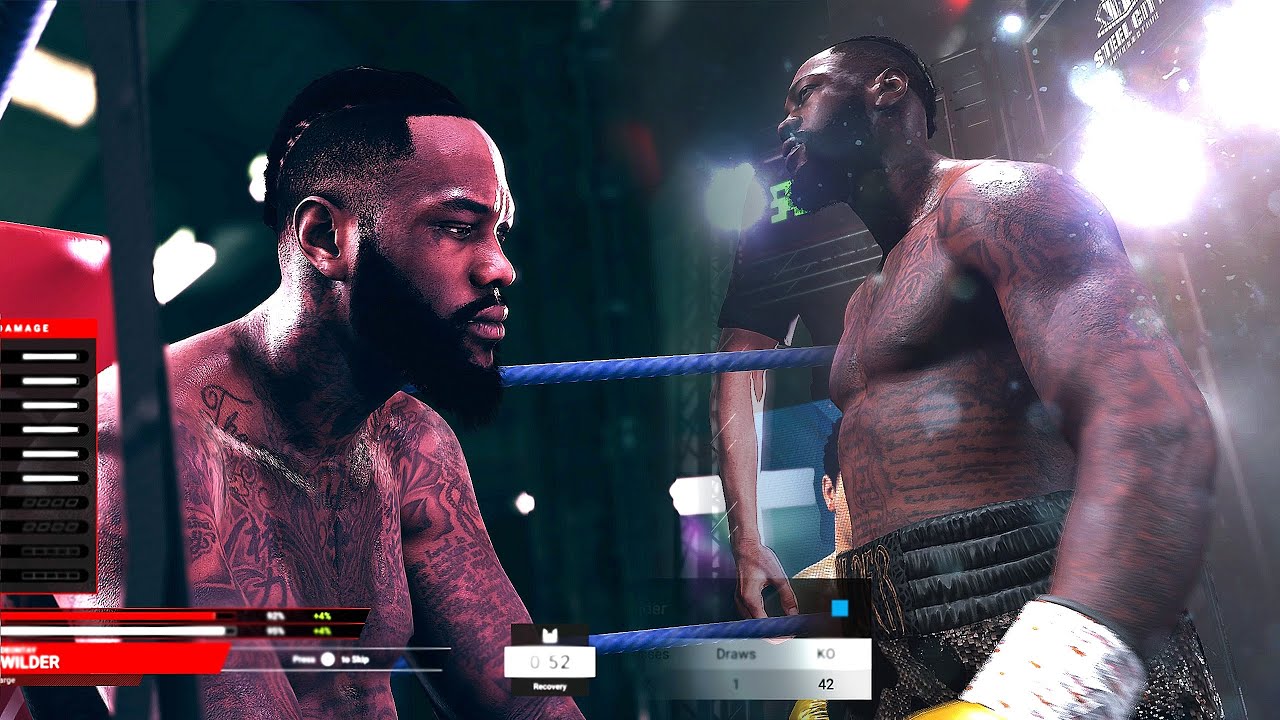1280x720 pixels.
Task: Expand the Recovery timer panel
Action: [x=549, y=686]
